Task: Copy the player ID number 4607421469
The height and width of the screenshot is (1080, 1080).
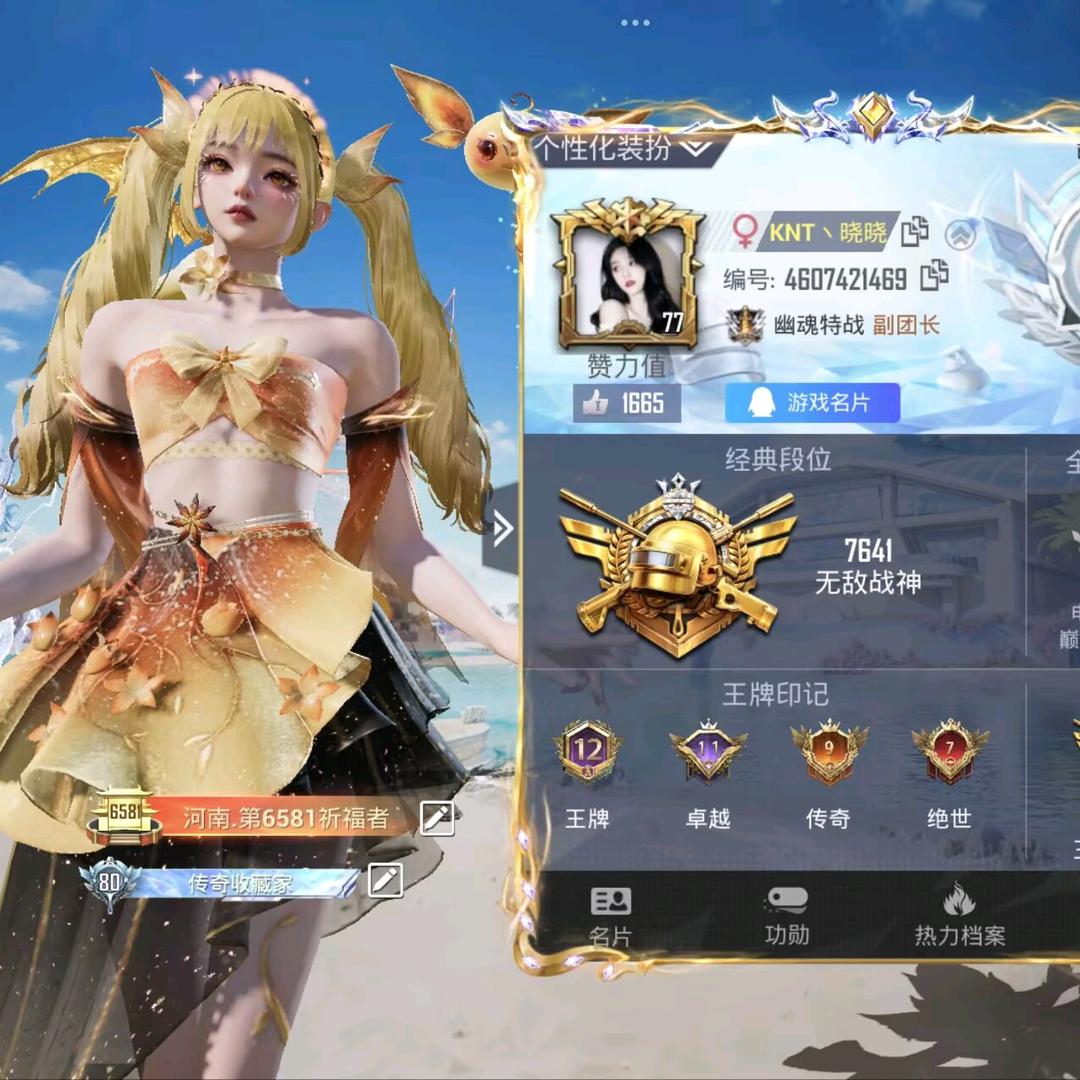Action: coord(935,275)
